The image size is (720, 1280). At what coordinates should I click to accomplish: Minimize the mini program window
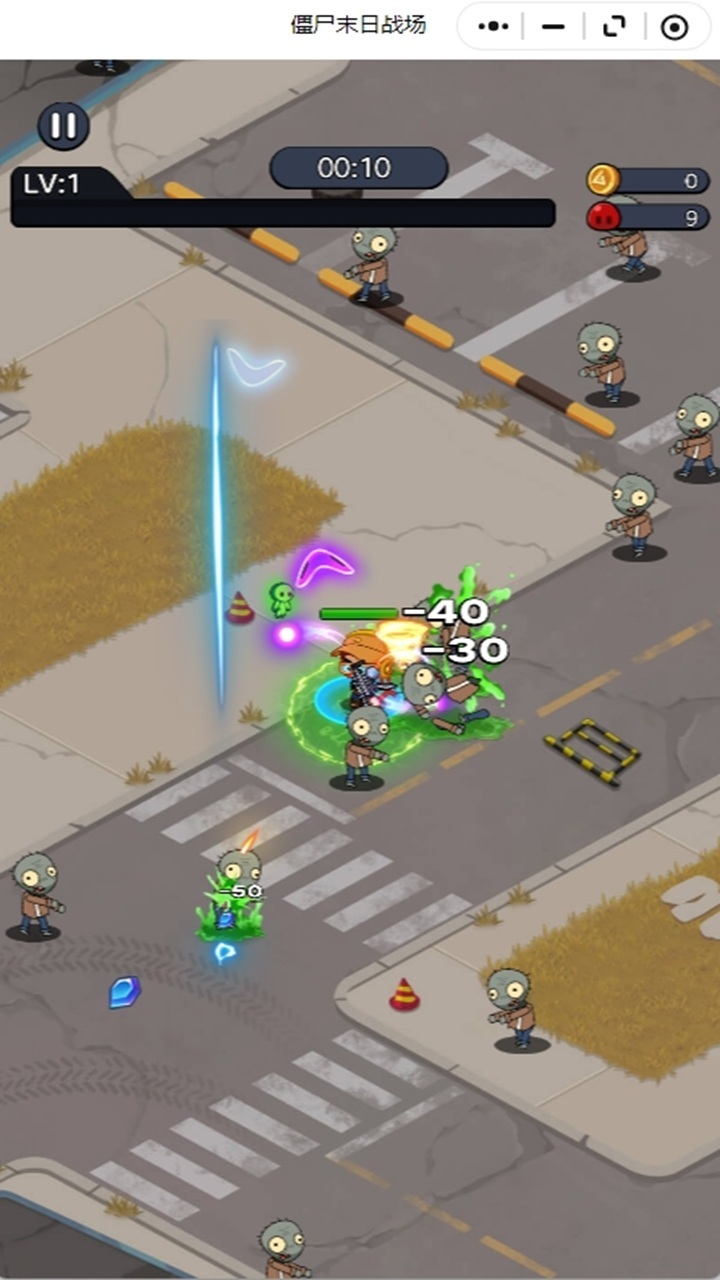553,27
